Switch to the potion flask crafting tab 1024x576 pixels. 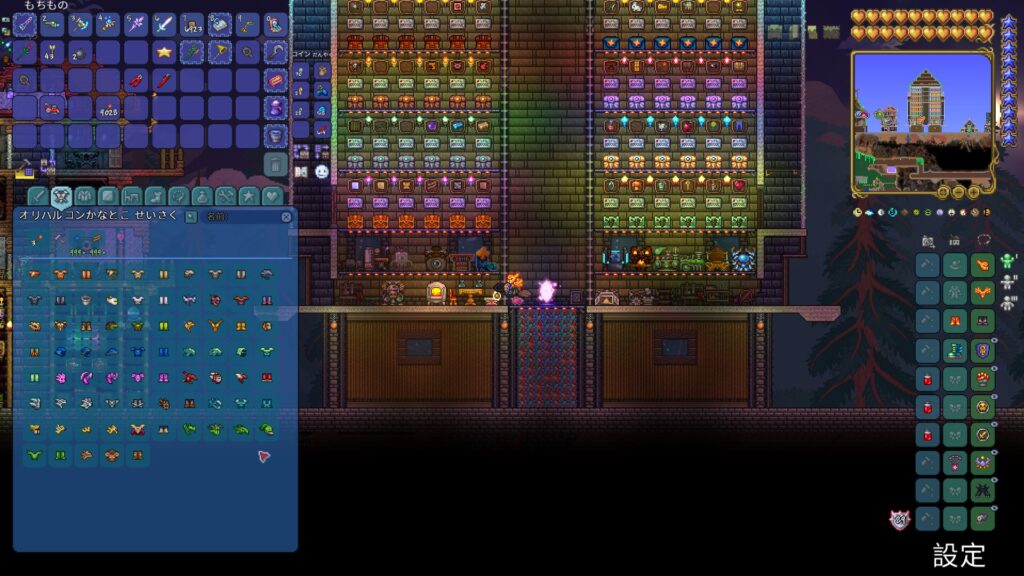coord(203,196)
